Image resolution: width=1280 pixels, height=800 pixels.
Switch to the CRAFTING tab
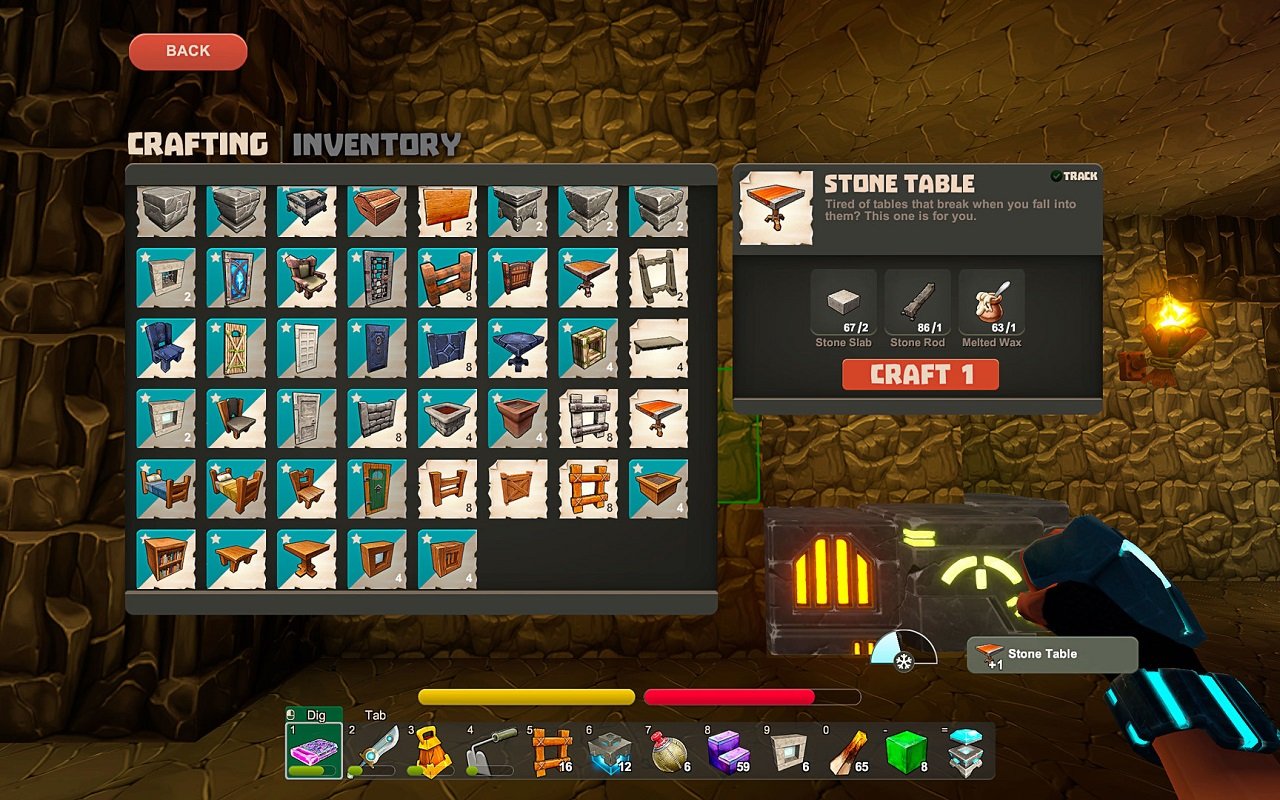198,143
